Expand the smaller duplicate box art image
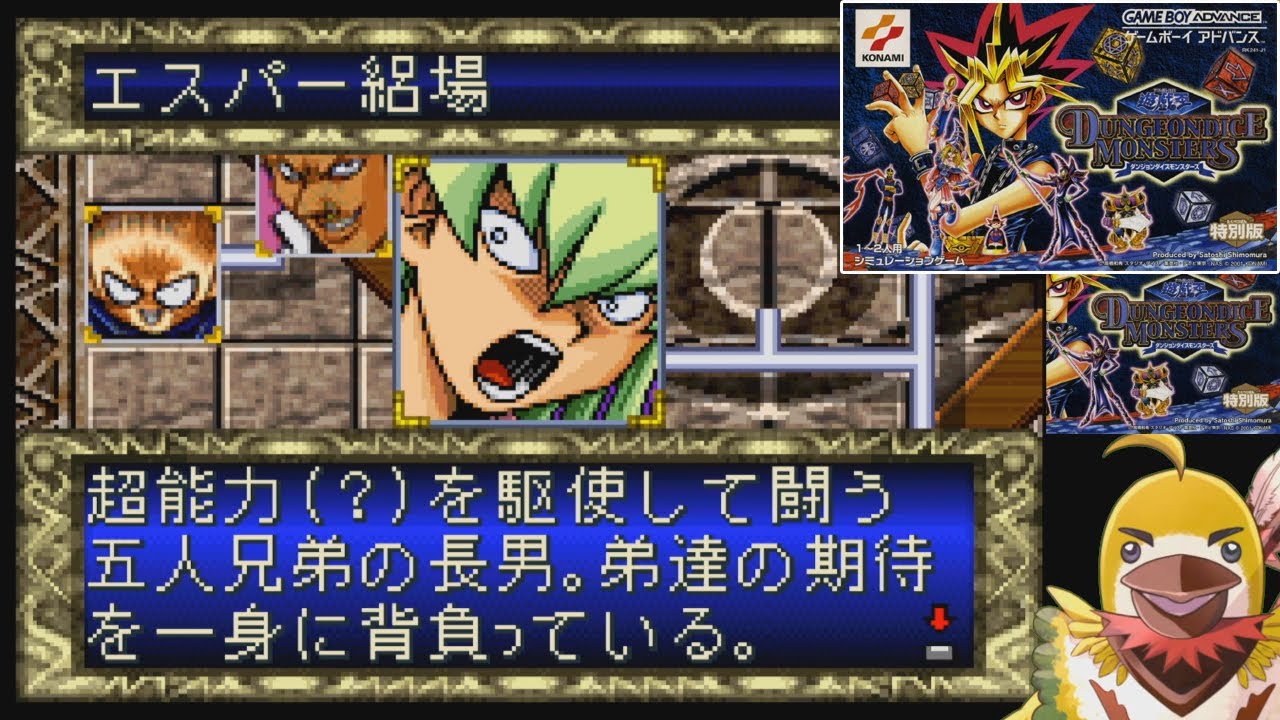 pyautogui.click(x=1160, y=360)
